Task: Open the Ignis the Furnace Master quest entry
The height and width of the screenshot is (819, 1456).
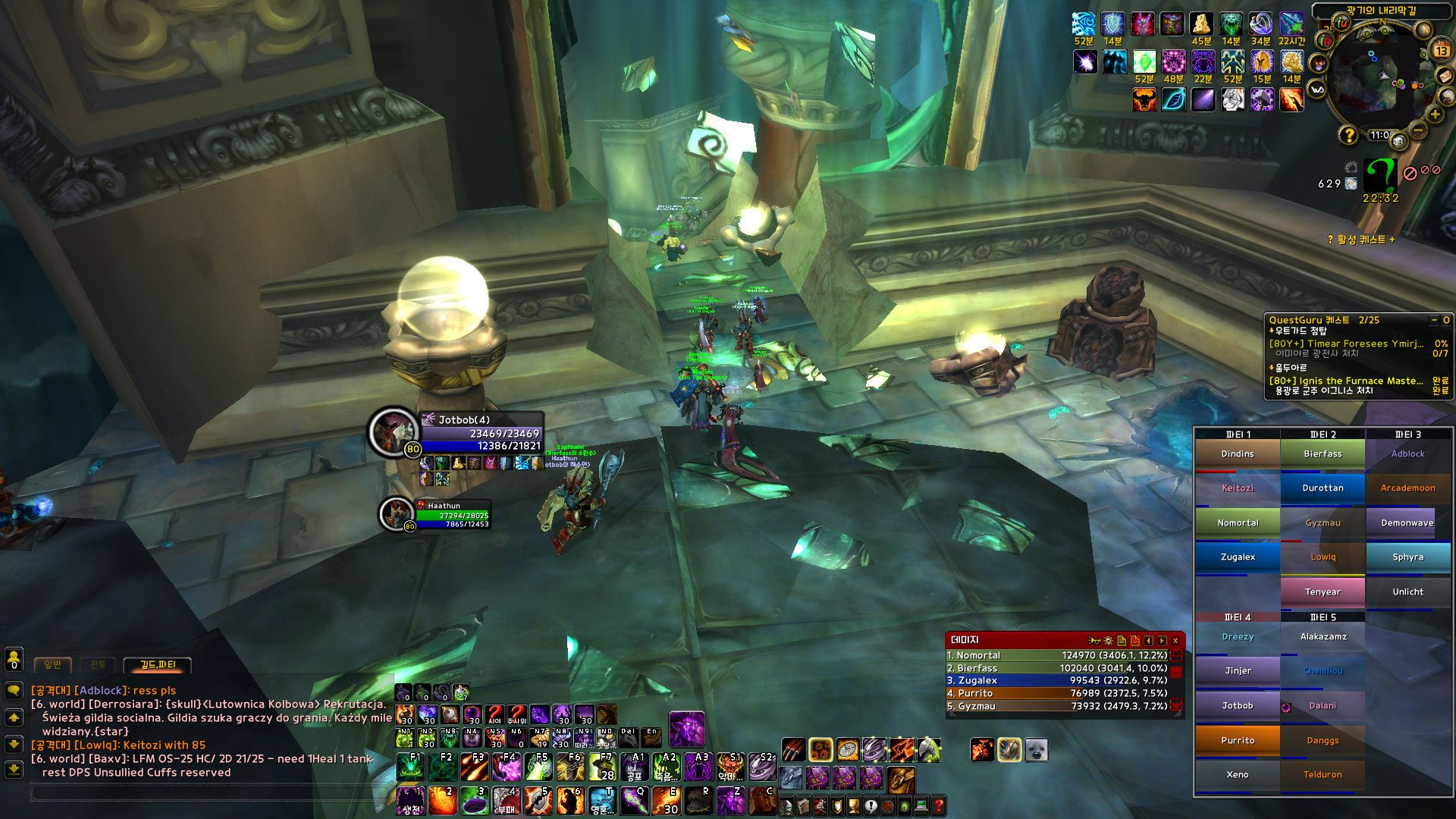Action: click(x=1346, y=381)
